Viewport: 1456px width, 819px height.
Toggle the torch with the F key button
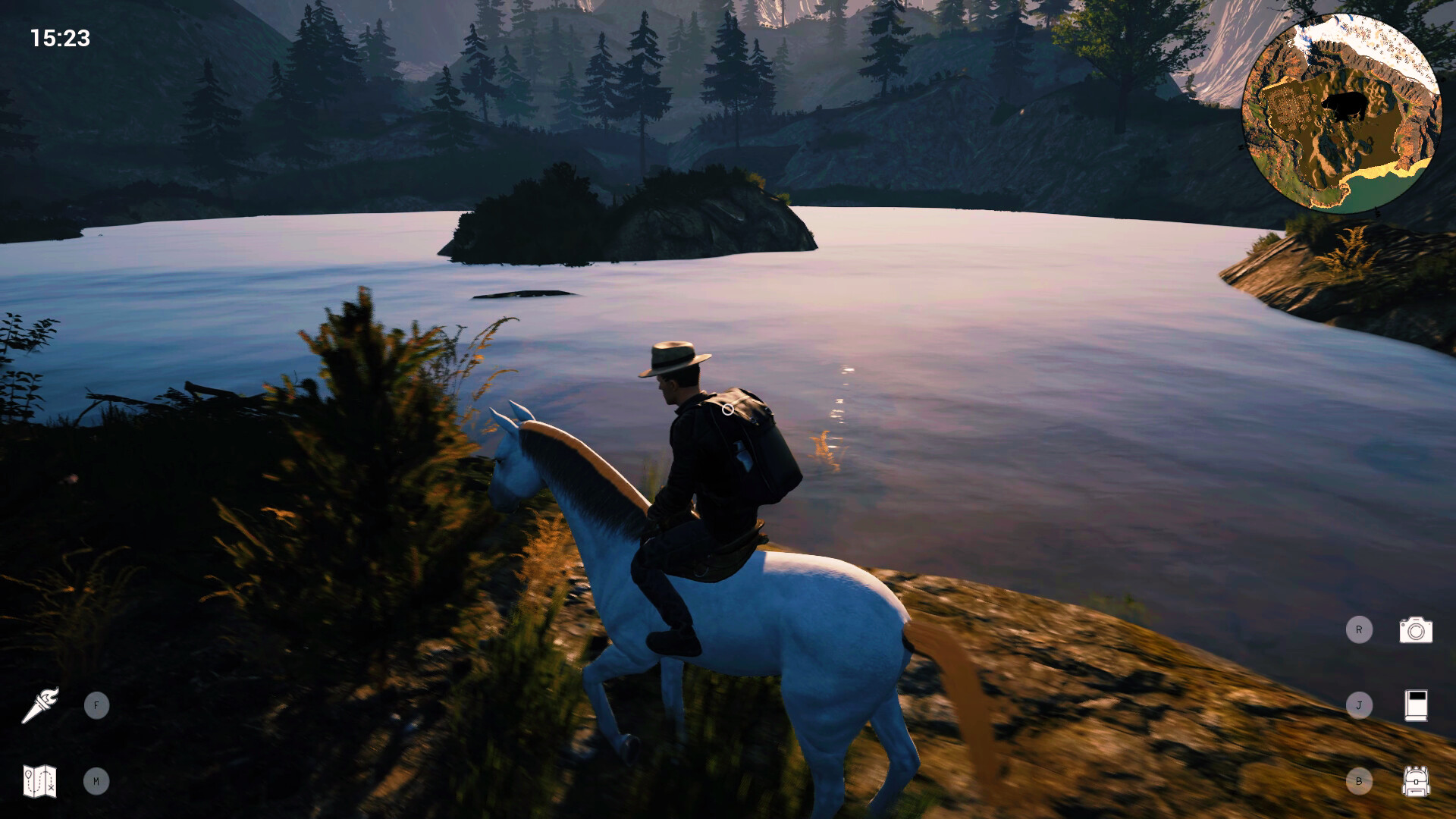96,704
